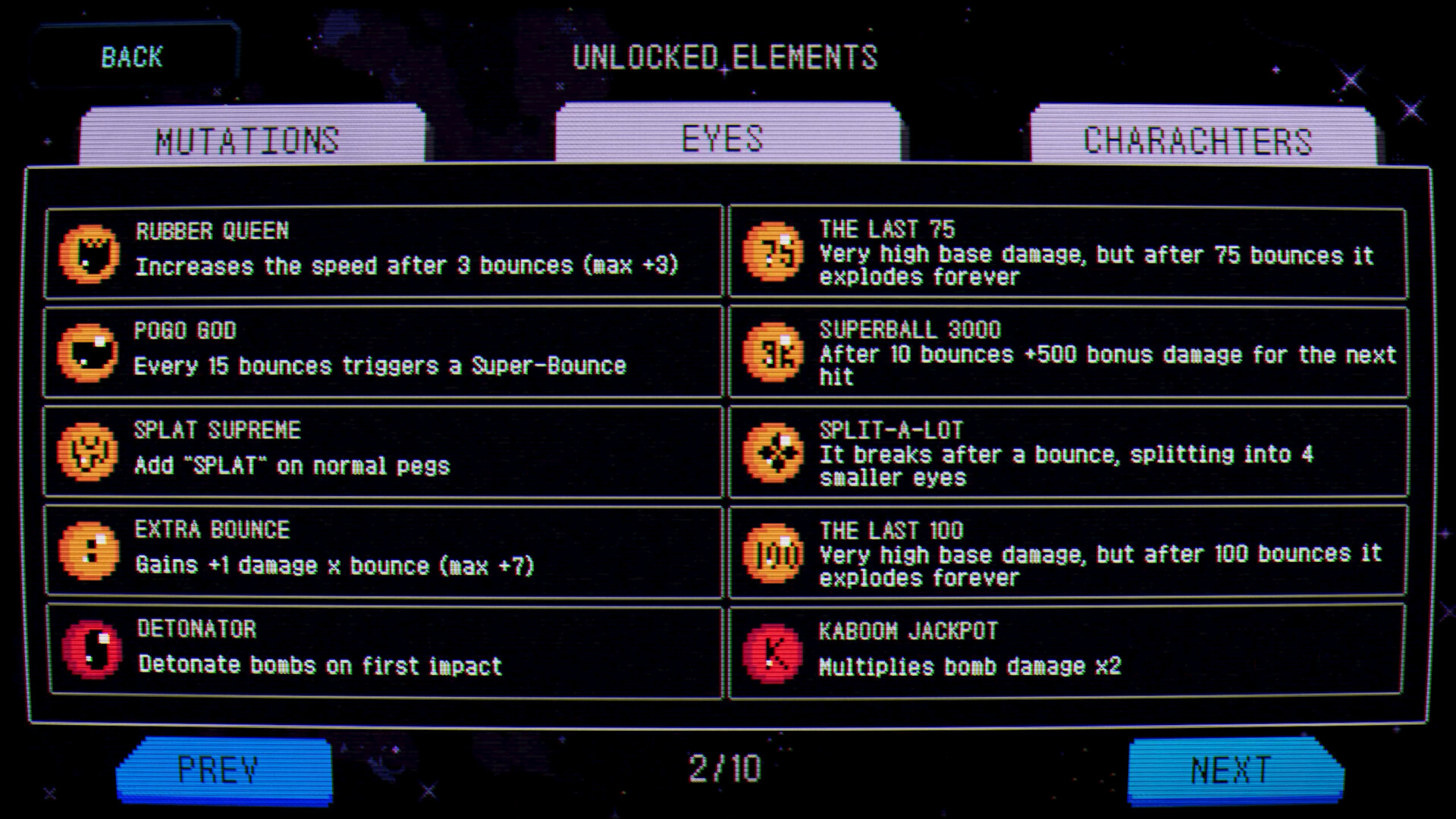Select the Mutations tab

[248, 138]
